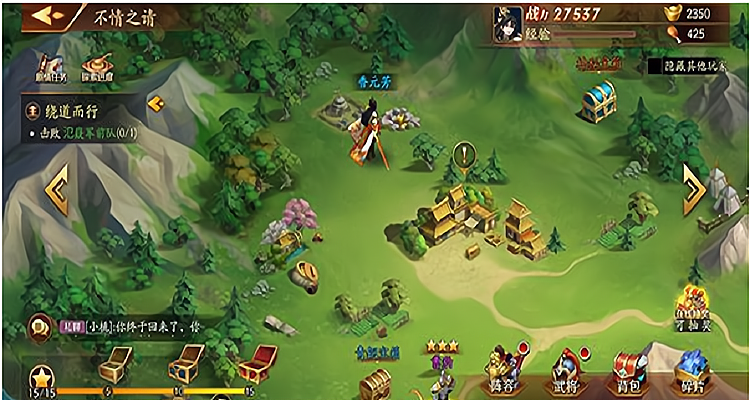Select the 绕道而行 quest objective

click(85, 132)
